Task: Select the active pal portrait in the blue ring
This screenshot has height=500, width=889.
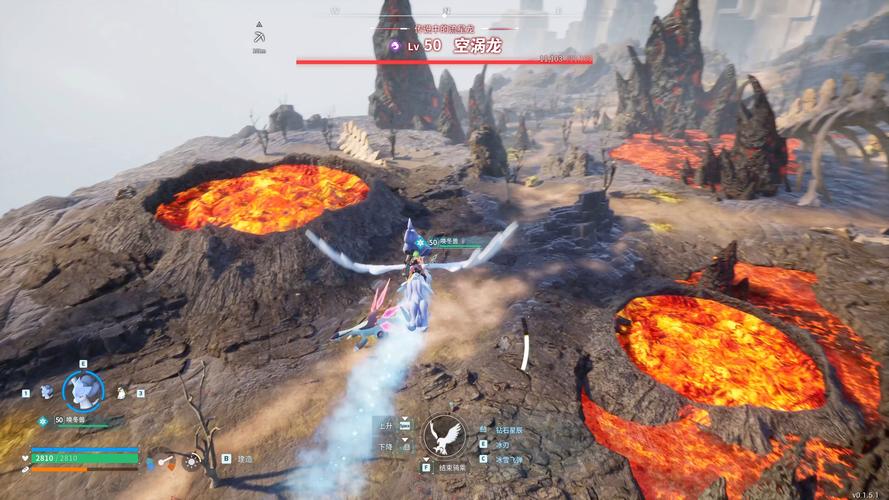Action: click(82, 391)
